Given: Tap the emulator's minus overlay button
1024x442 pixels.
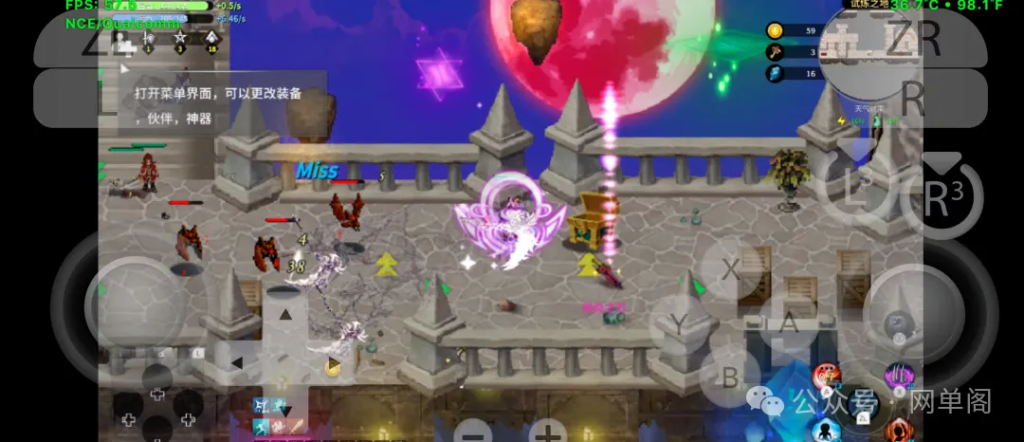Looking at the screenshot, I should (472, 434).
